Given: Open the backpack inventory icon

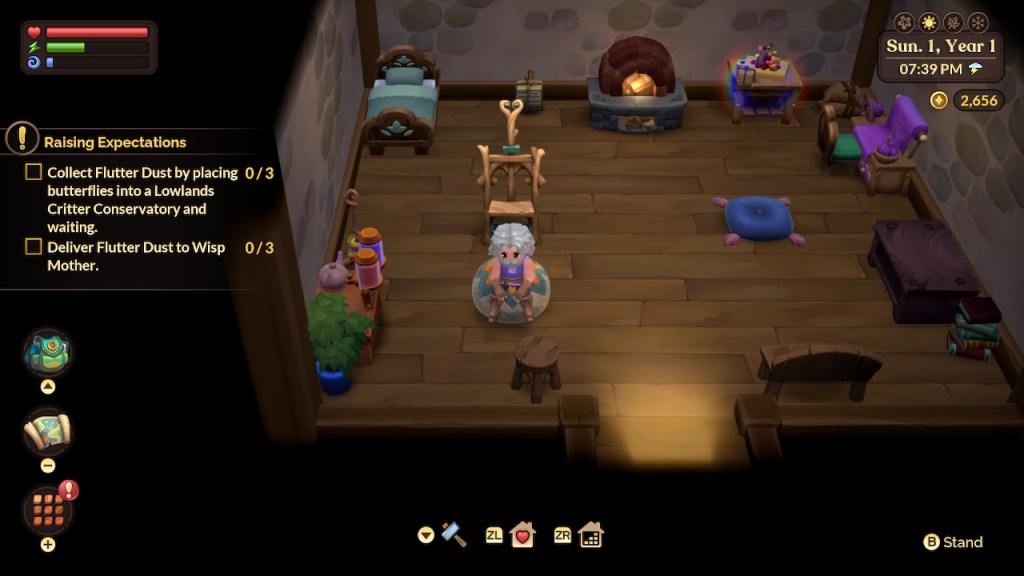Looking at the screenshot, I should (47, 352).
